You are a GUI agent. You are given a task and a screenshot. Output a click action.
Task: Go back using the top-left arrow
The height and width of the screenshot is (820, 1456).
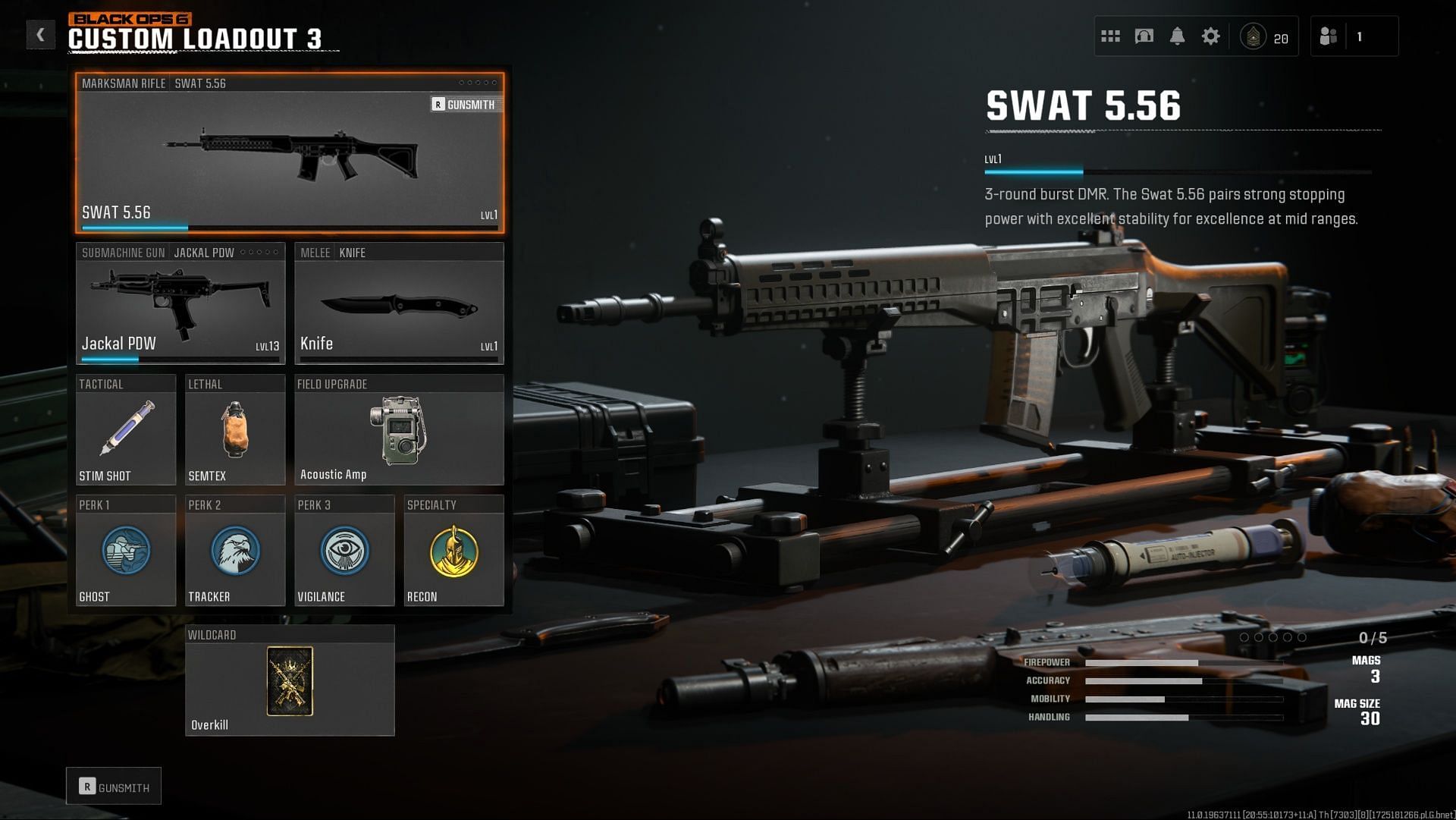[x=40, y=35]
